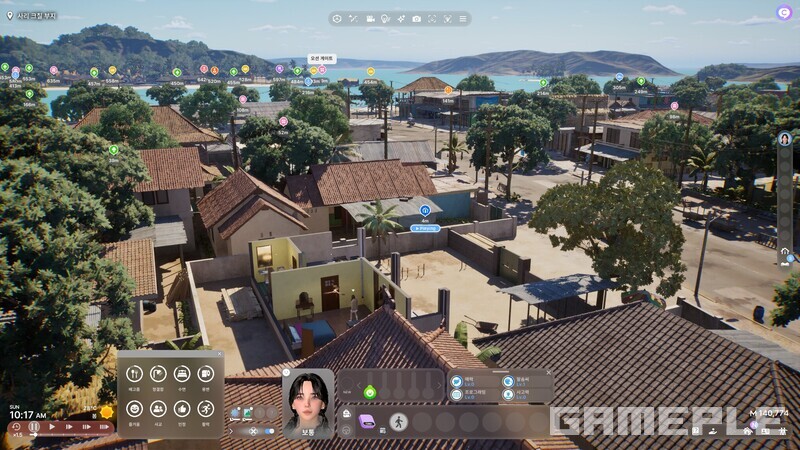Open the video camera recording mode
Image resolution: width=800 pixels, height=450 pixels.
[370, 18]
